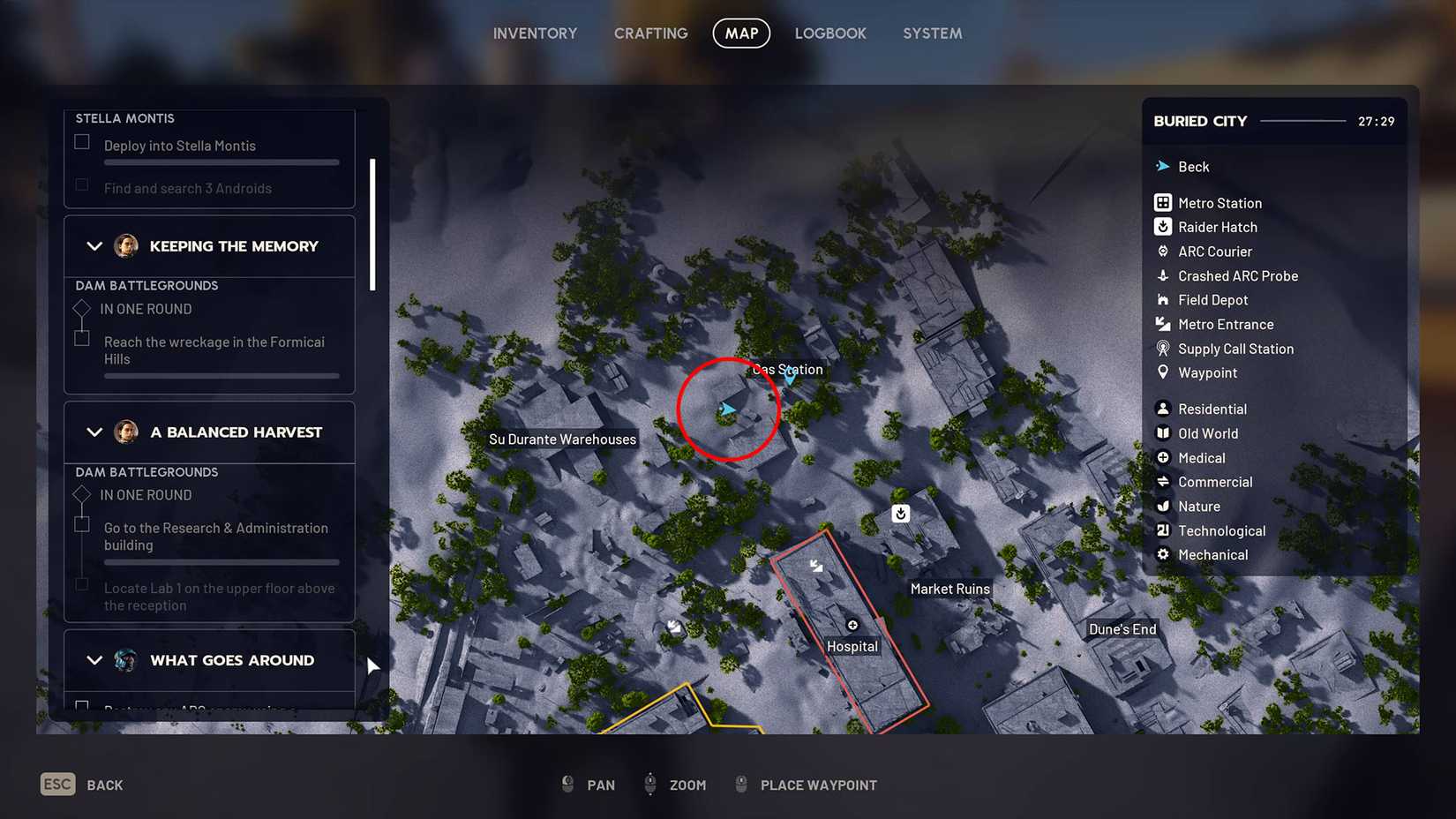Select the Metro Station legend icon
This screenshot has width=1456, height=819.
click(1163, 202)
